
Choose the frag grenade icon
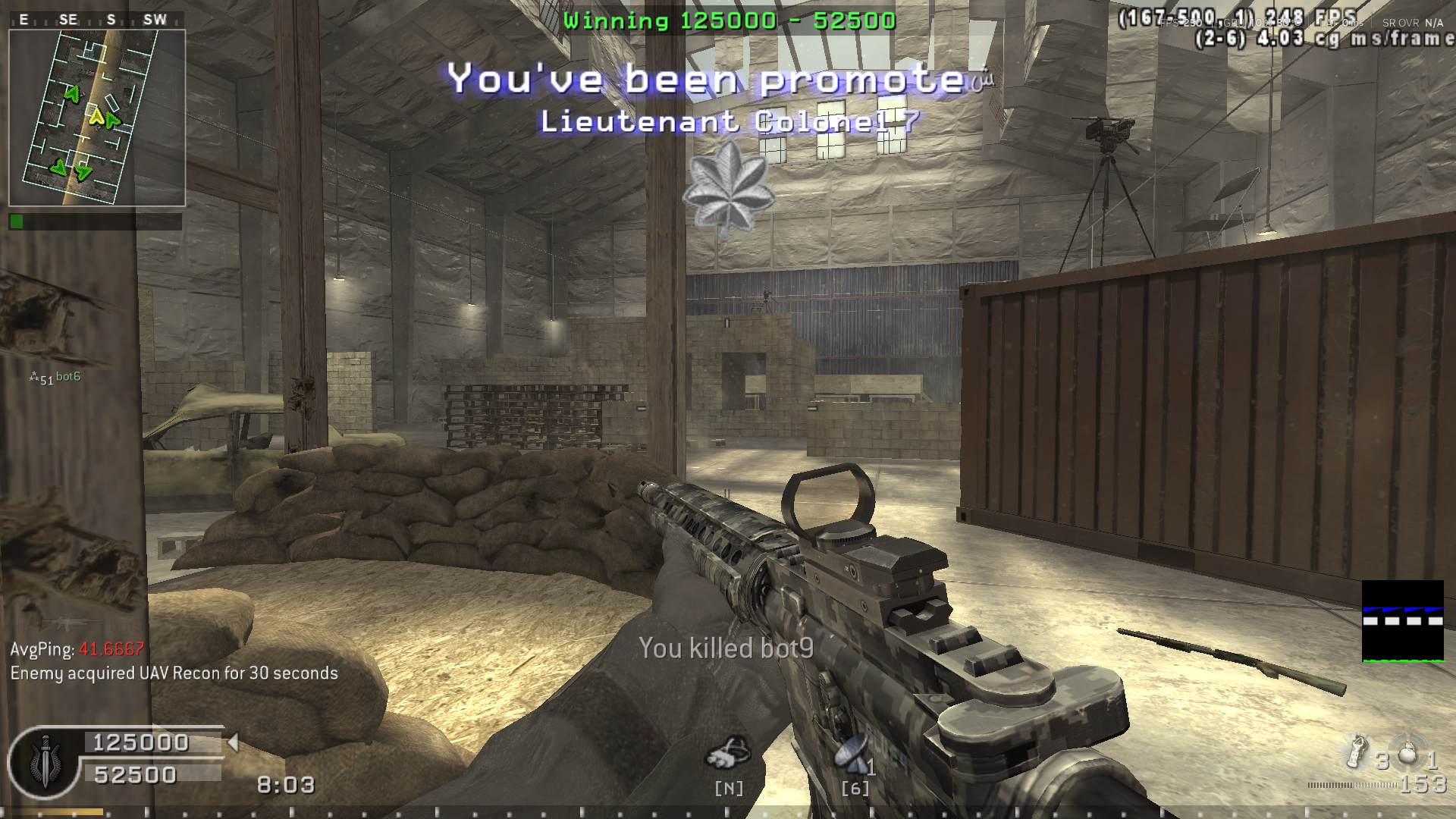click(1407, 752)
